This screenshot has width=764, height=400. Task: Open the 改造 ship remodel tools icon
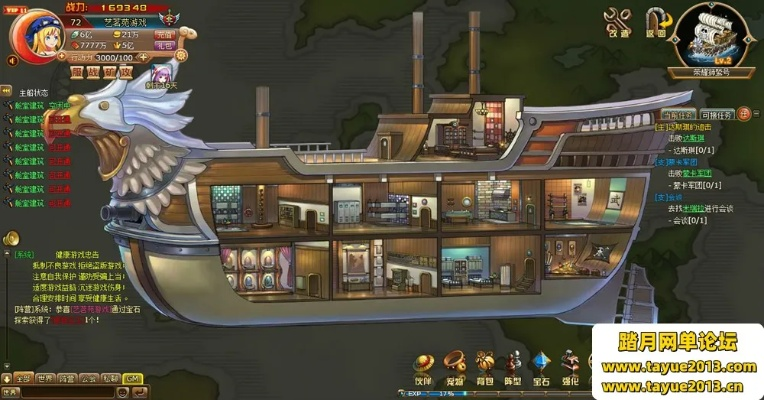(x=619, y=21)
